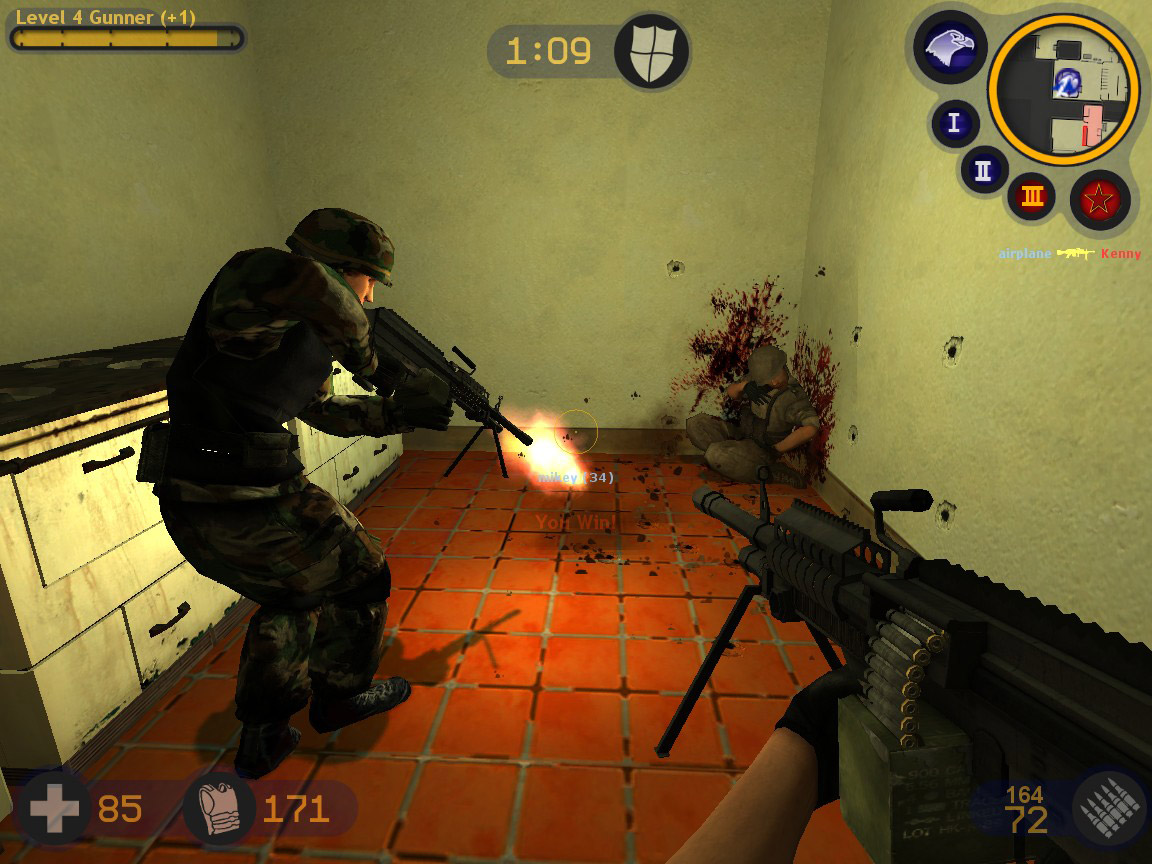
Task: Click the red star team emblem
Action: click(x=1099, y=201)
